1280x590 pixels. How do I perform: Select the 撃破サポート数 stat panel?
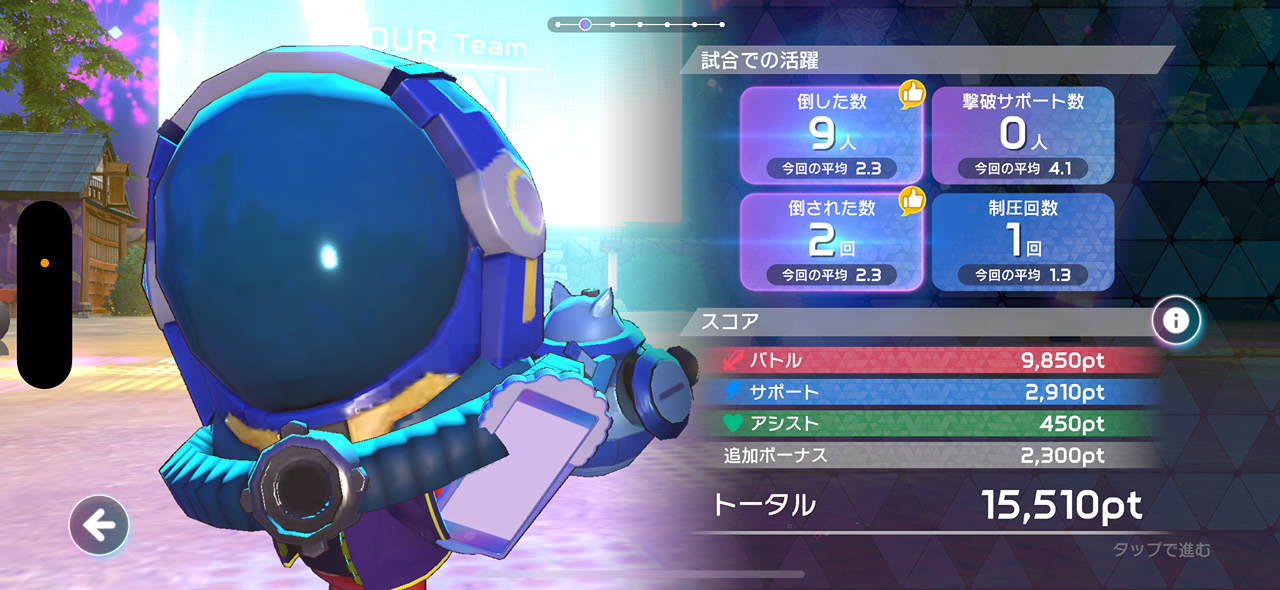(x=1023, y=135)
